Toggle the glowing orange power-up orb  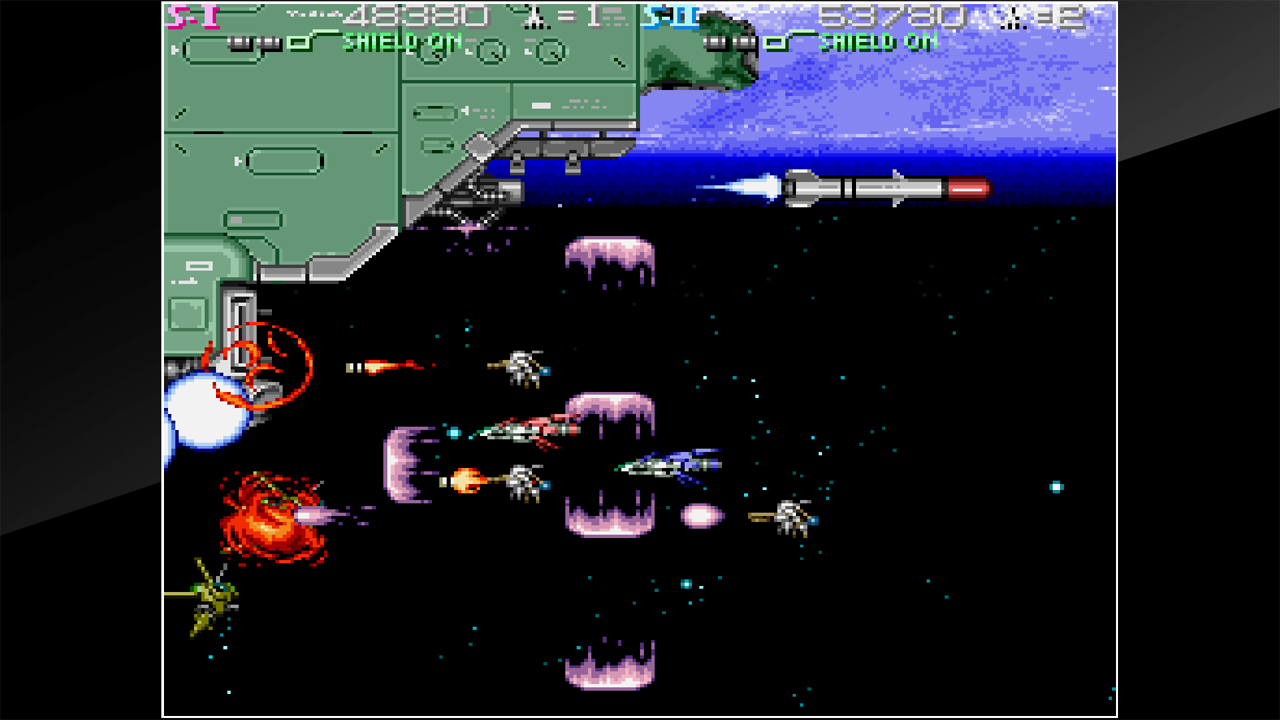(465, 478)
